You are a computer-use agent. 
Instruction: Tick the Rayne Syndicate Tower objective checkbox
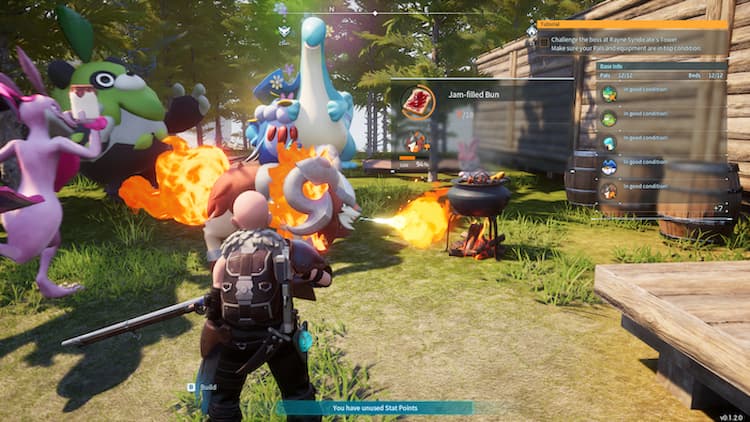(x=544, y=42)
